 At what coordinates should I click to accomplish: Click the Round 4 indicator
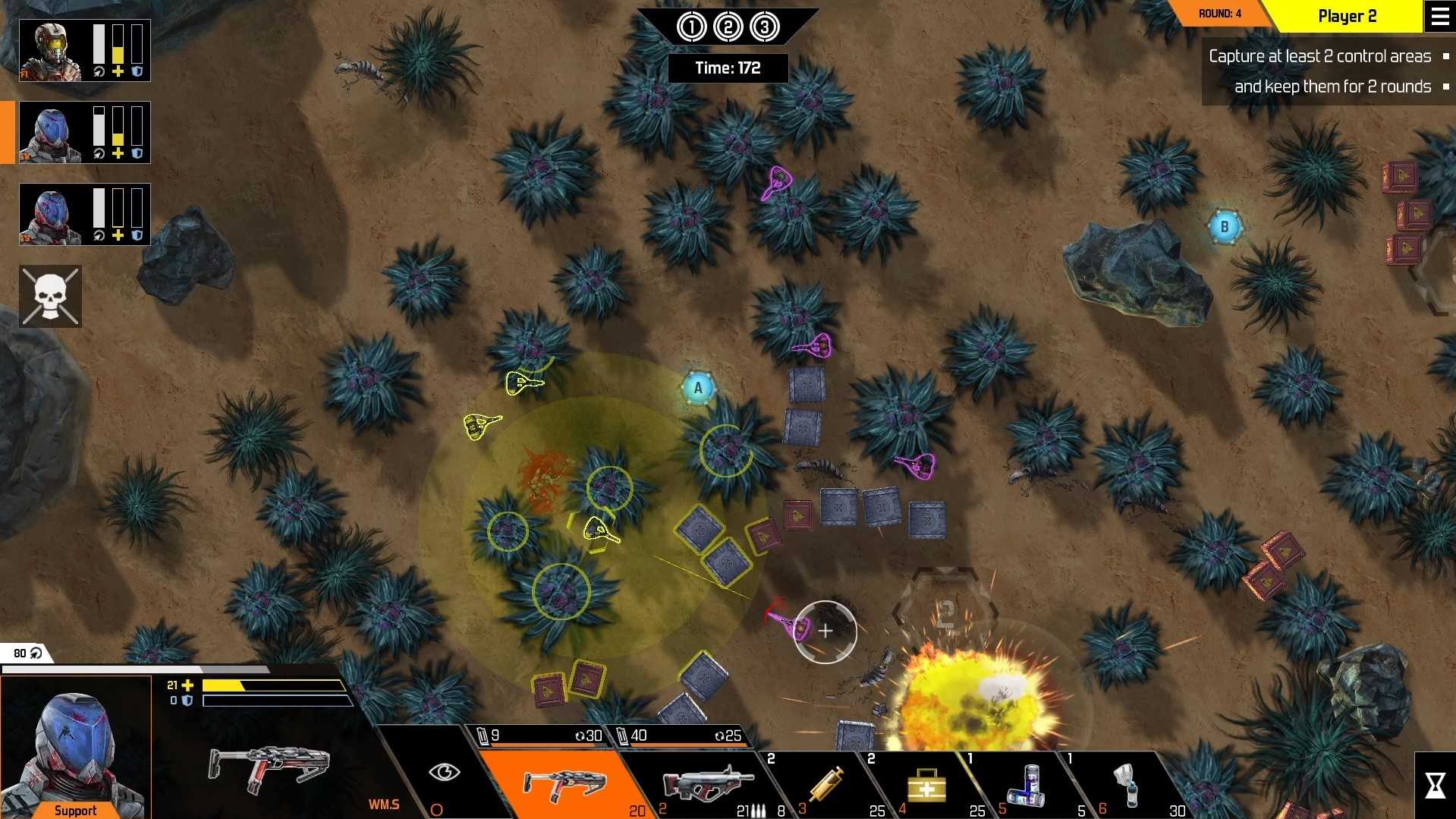[1219, 12]
